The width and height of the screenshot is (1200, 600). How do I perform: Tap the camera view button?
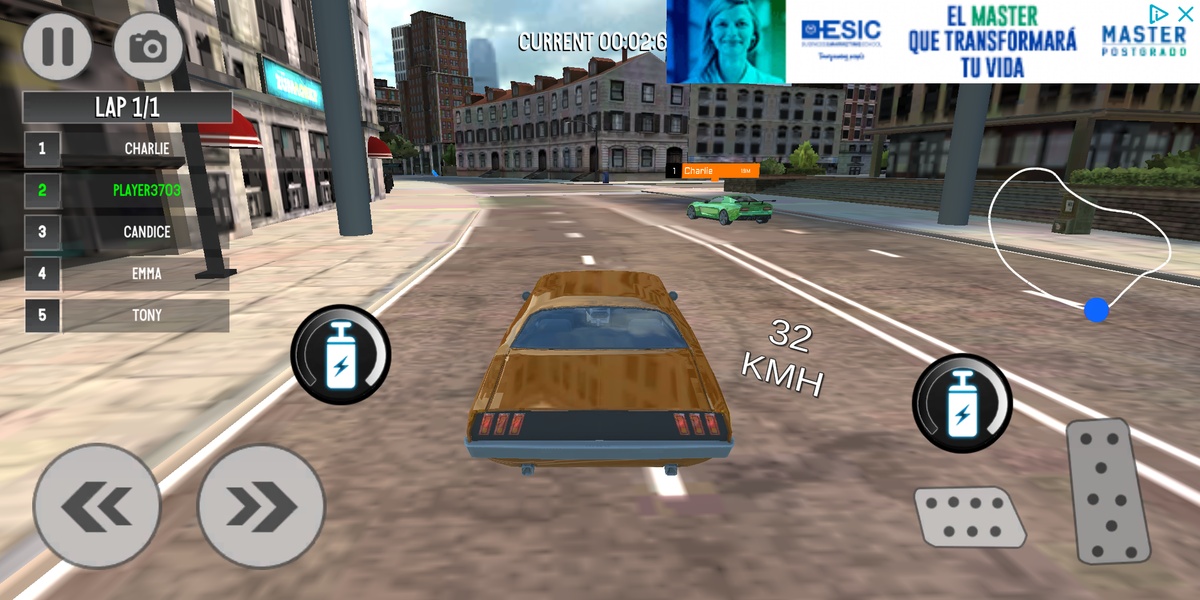[x=149, y=46]
